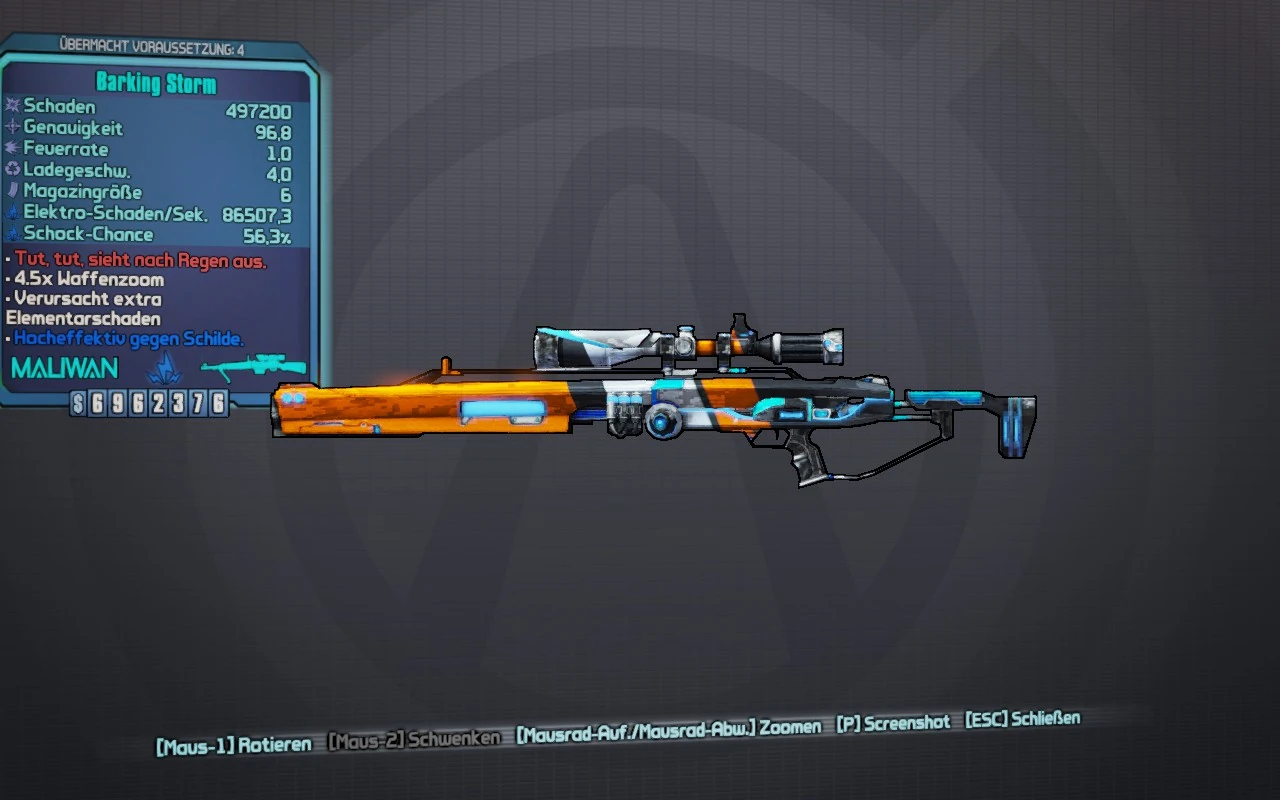
Task: Click the Elektro-Schaden/Sek. shock icon
Action: [14, 213]
